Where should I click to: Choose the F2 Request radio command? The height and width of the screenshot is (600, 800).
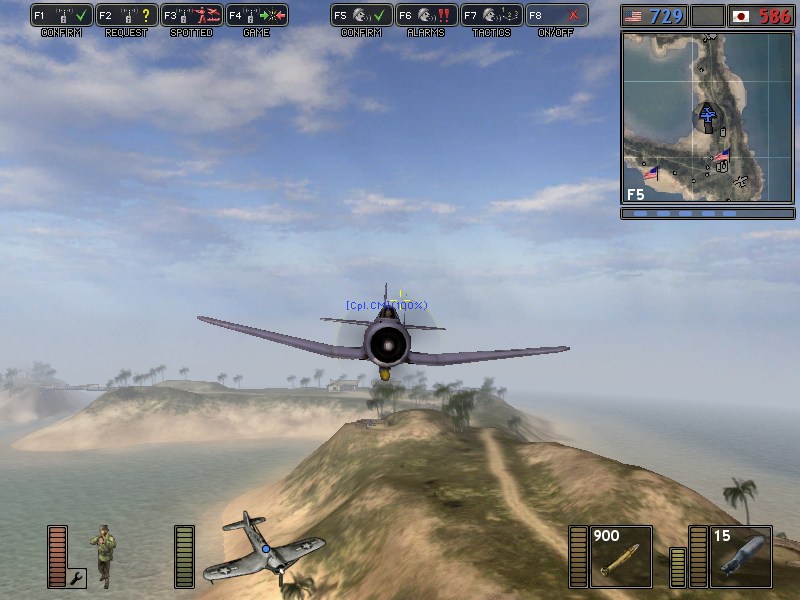tap(127, 15)
